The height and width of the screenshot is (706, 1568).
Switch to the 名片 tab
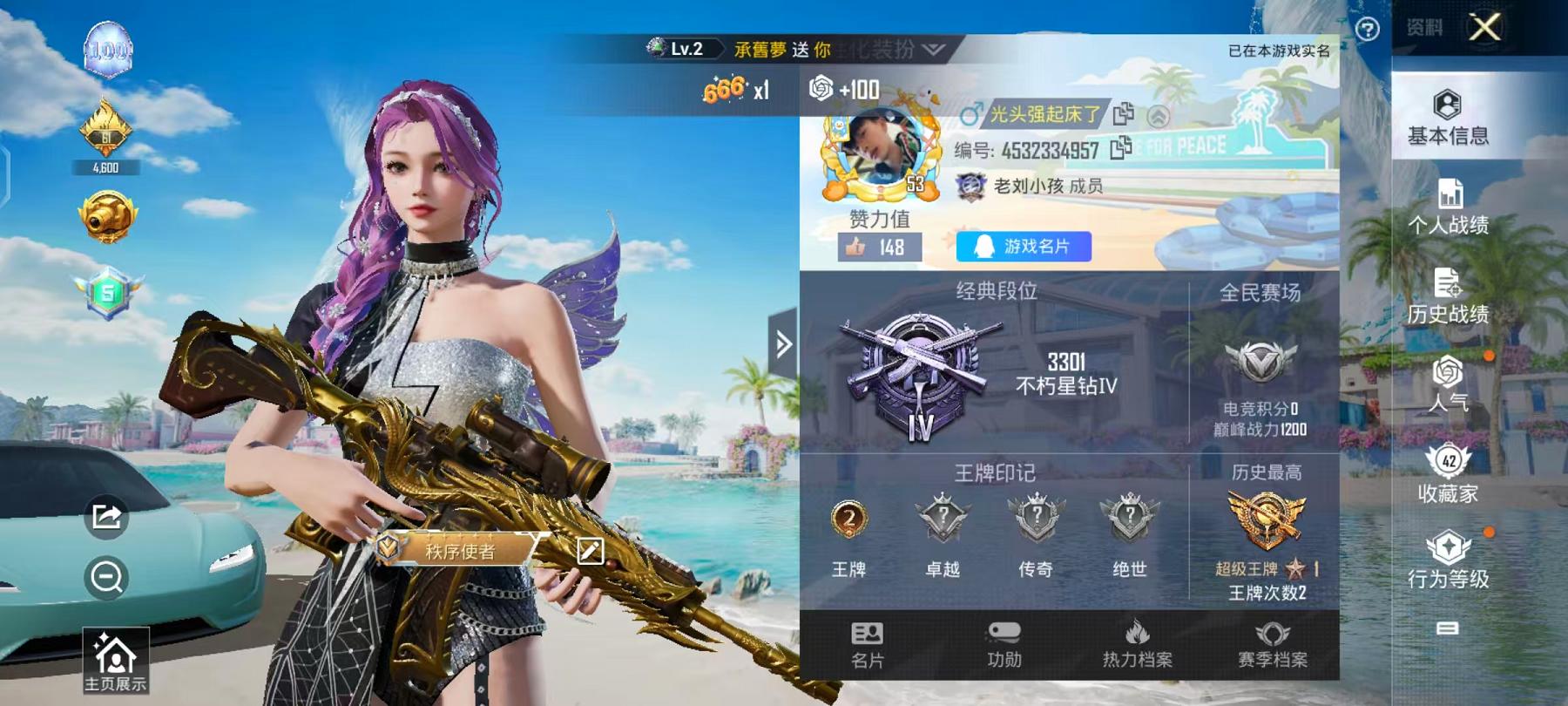tap(867, 648)
